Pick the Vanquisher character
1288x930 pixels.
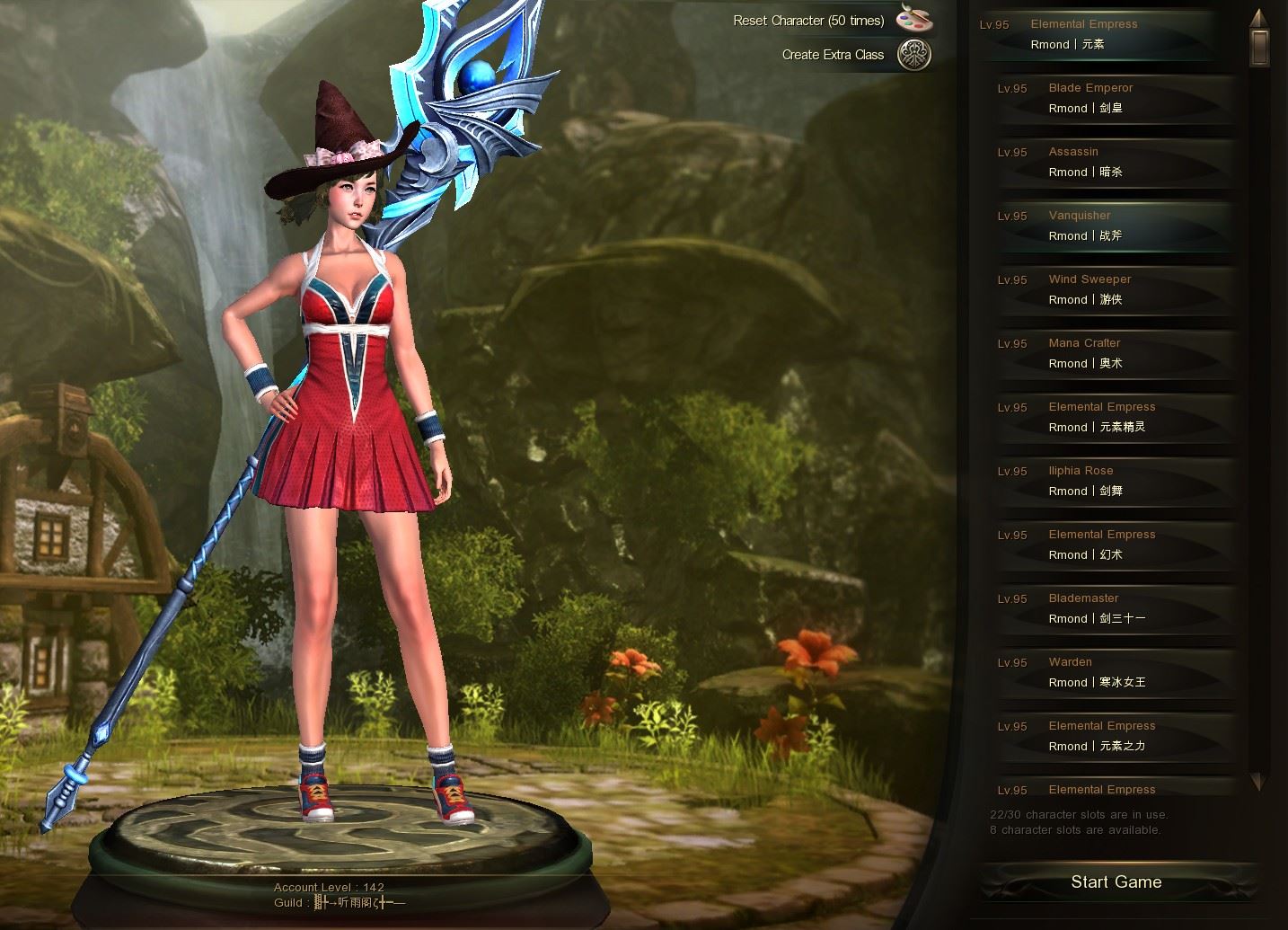click(x=1114, y=226)
